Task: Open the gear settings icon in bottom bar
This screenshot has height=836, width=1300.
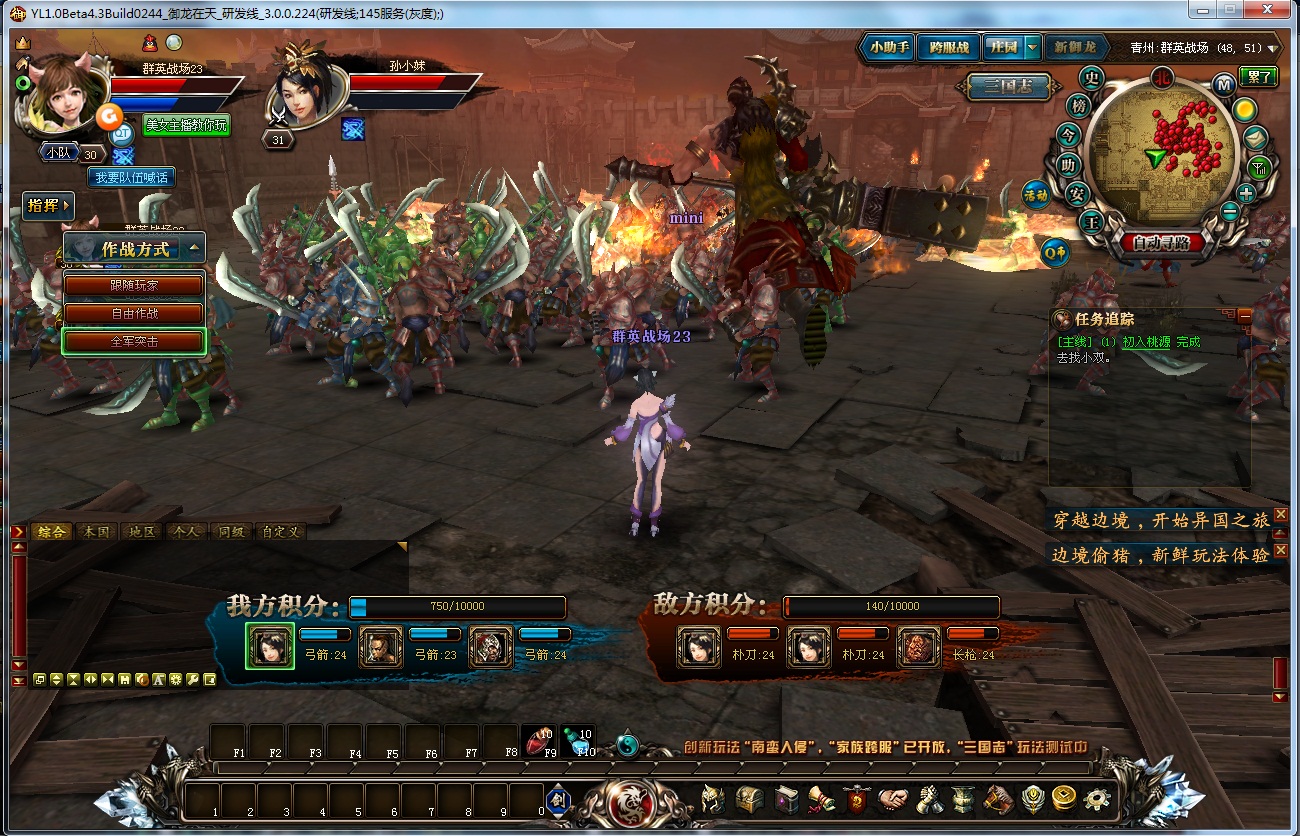Action: coord(1097,799)
